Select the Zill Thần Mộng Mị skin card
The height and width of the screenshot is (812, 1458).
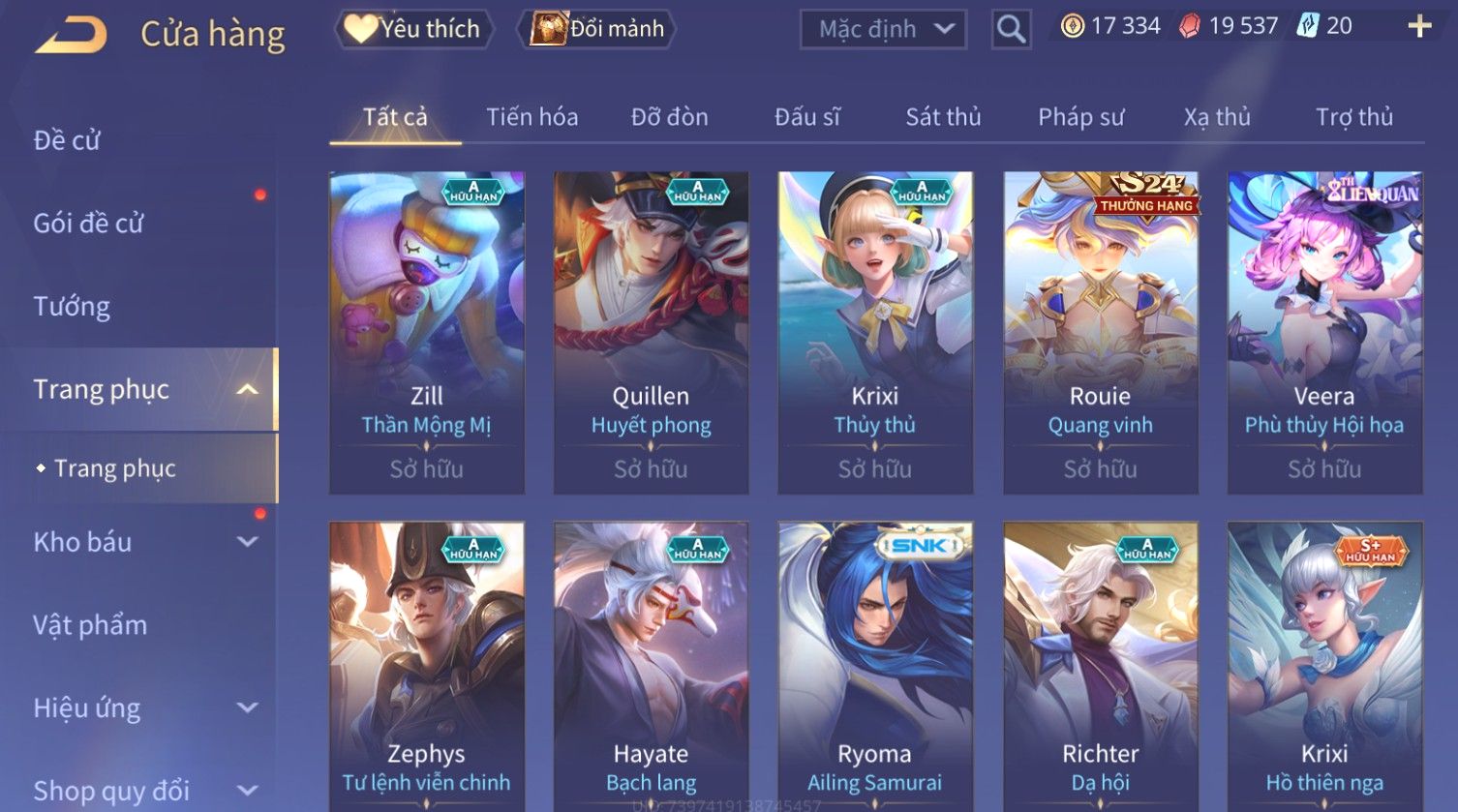[x=427, y=332]
